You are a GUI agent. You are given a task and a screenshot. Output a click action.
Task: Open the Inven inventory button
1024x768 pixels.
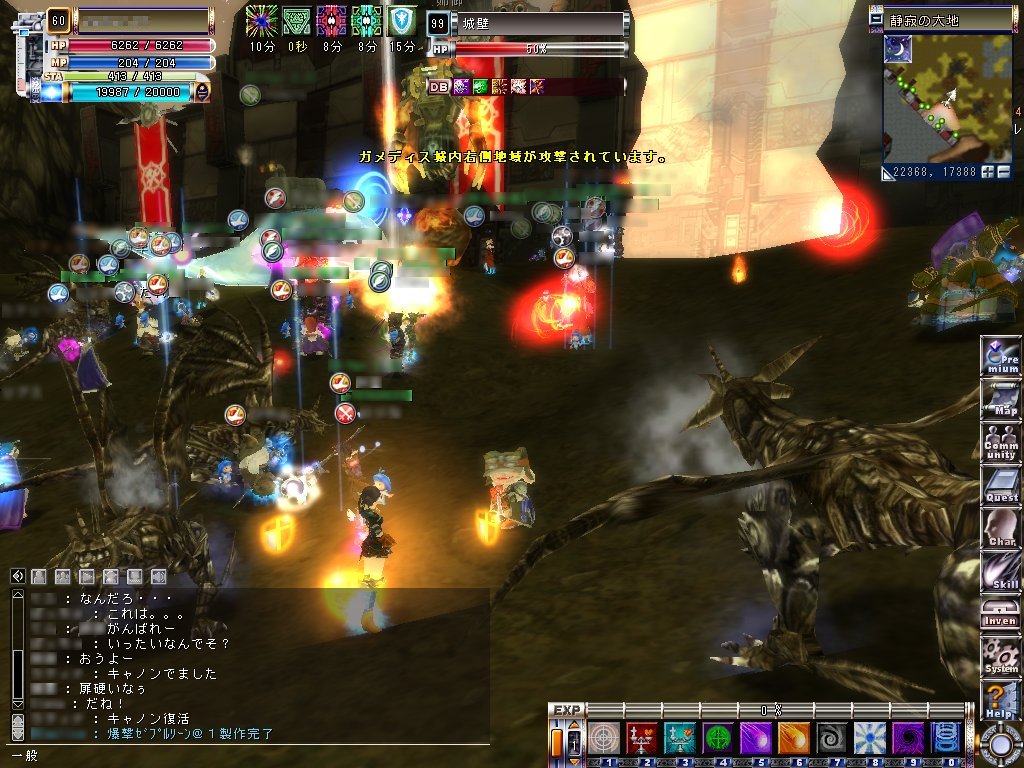[1000, 613]
